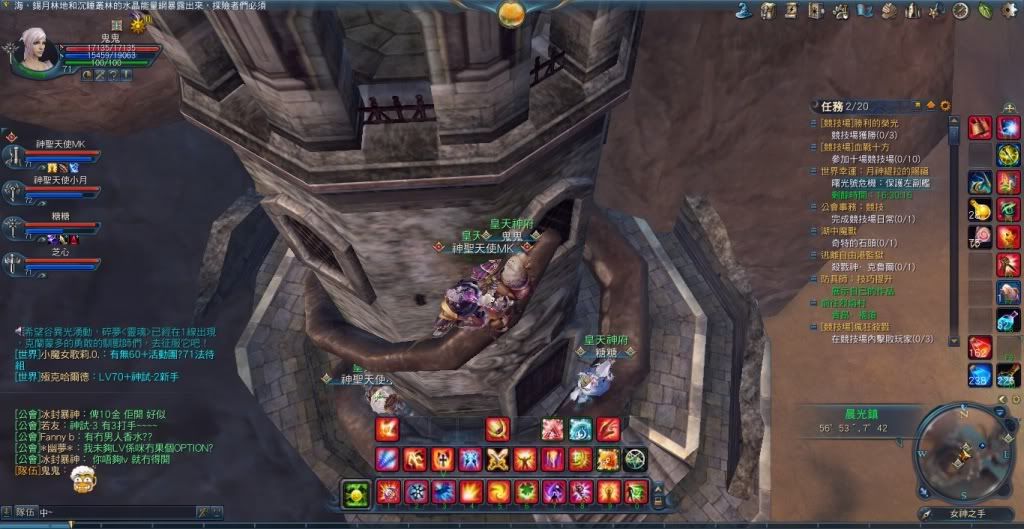Open the blue wizard hat menu icon
Screen dimensions: 1024x529
click(744, 11)
